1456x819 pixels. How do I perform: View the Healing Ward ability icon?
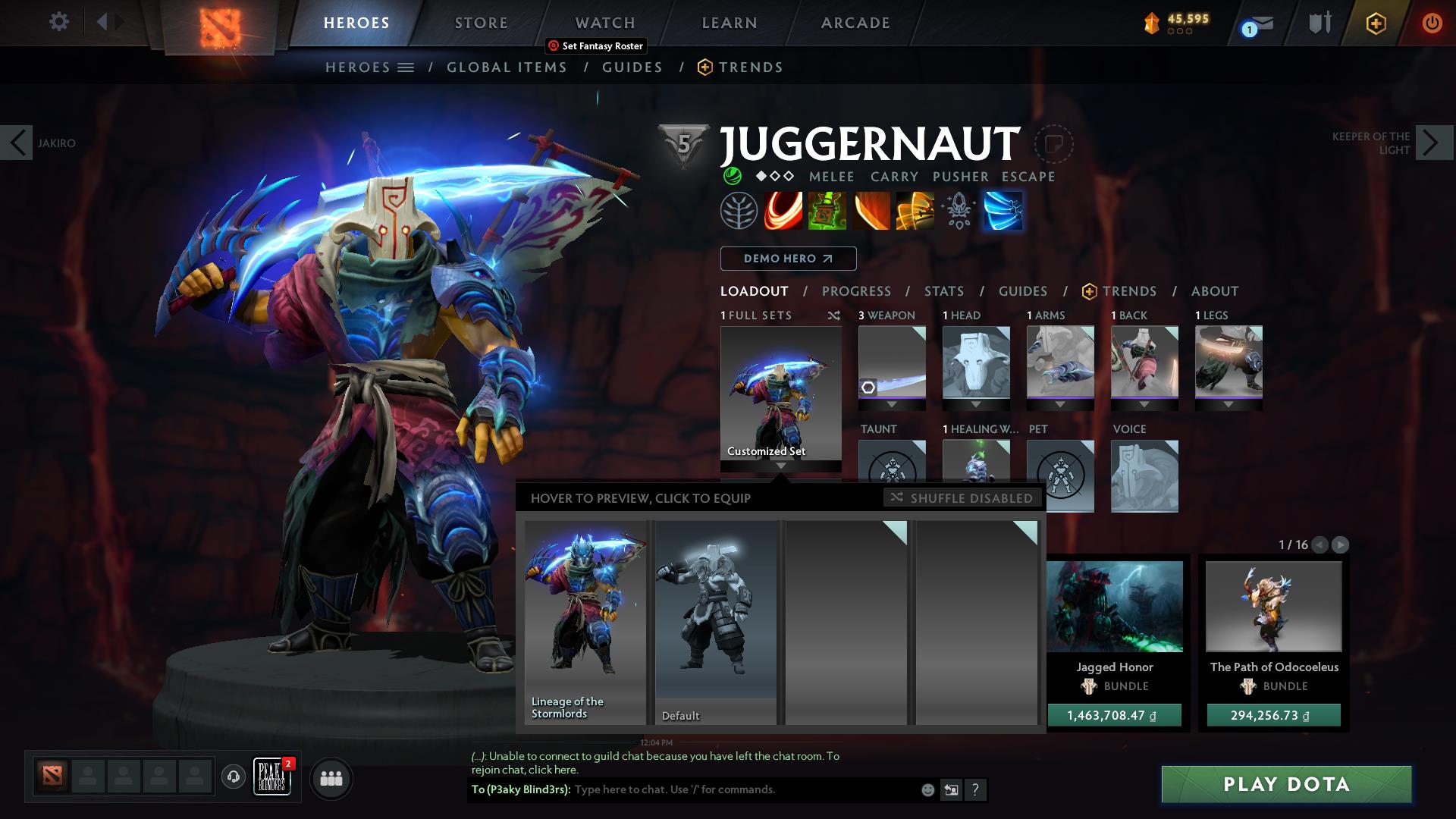(x=827, y=211)
